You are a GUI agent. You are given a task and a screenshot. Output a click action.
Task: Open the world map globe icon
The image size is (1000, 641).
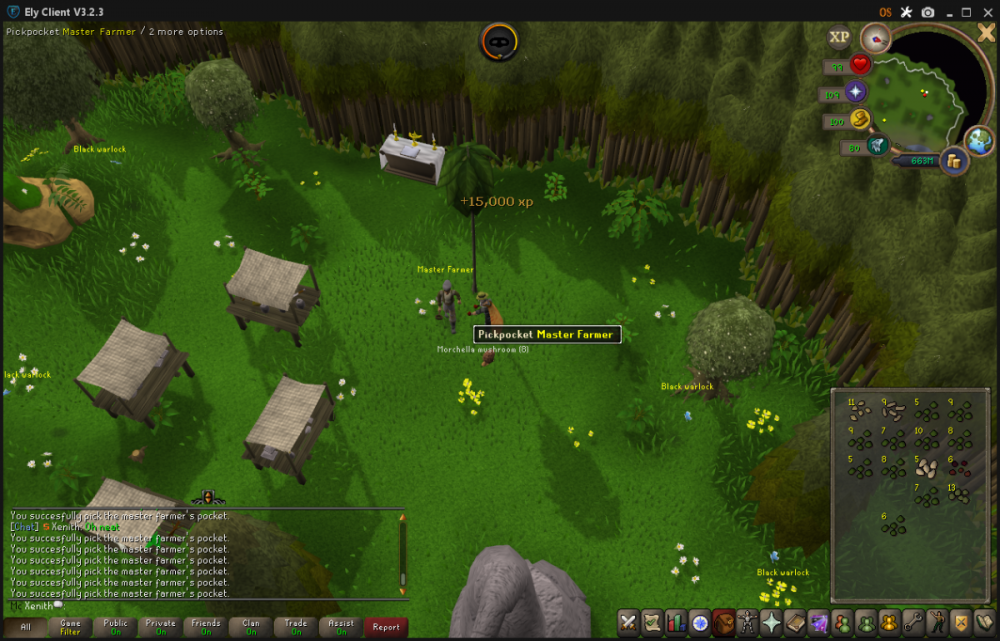click(x=979, y=140)
